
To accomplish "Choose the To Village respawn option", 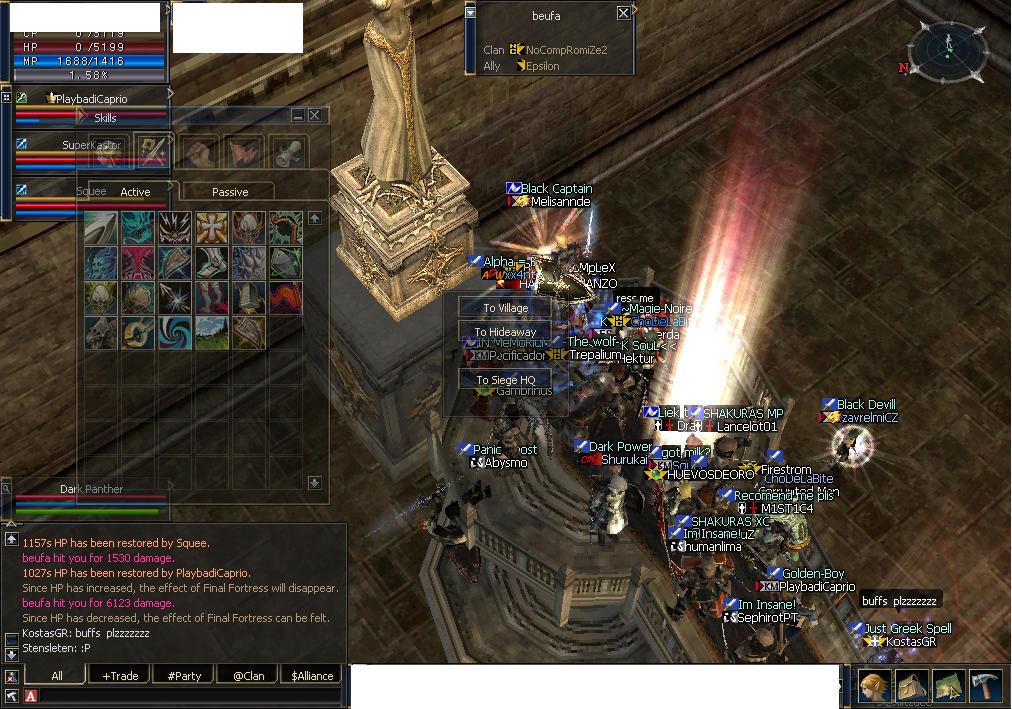I will click(505, 308).
